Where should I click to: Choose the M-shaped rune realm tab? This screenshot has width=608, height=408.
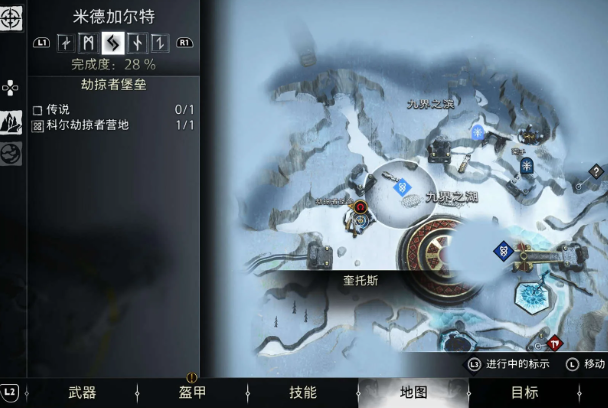pyautogui.click(x=88, y=42)
